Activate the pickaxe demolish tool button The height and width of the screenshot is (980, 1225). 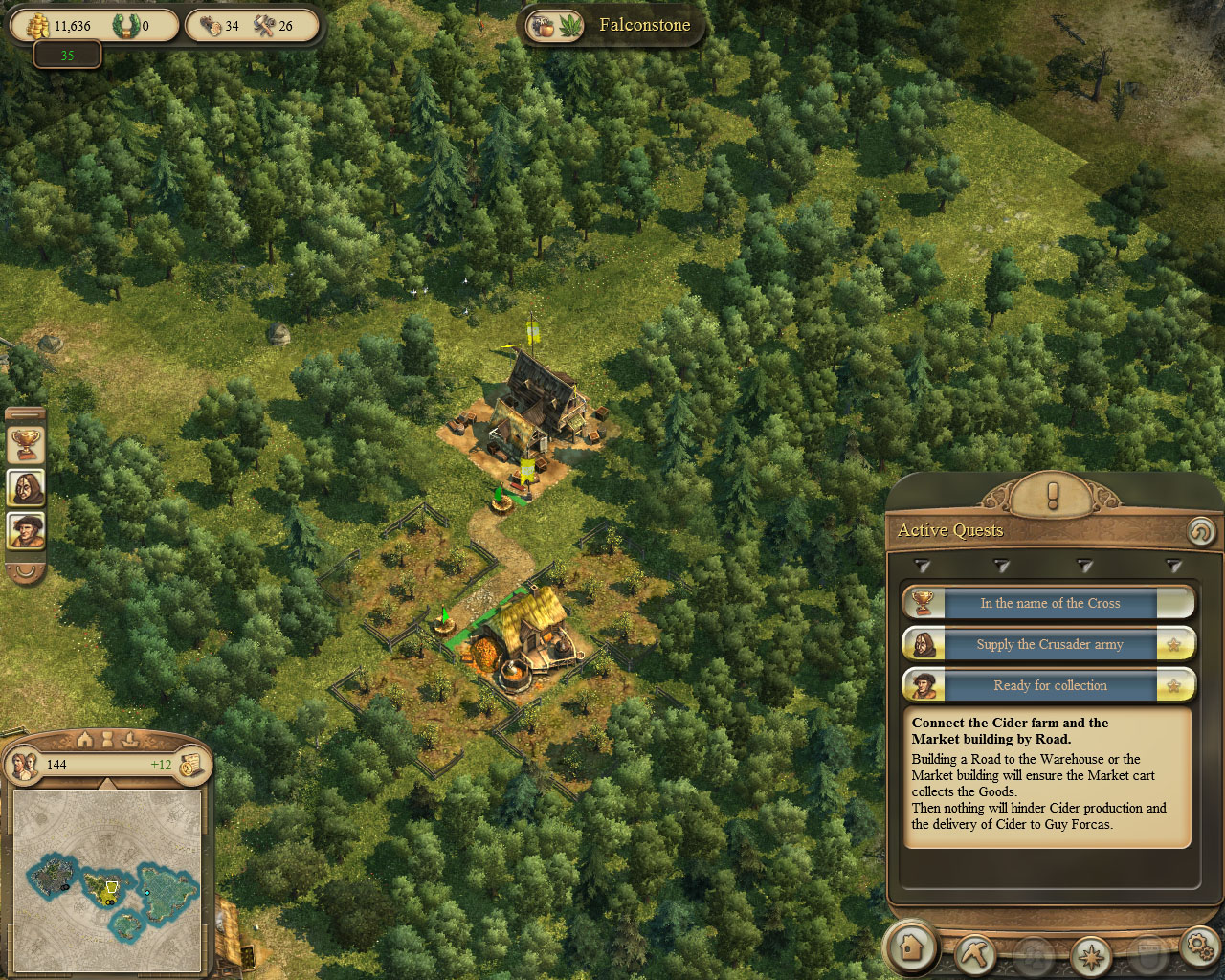click(x=976, y=953)
